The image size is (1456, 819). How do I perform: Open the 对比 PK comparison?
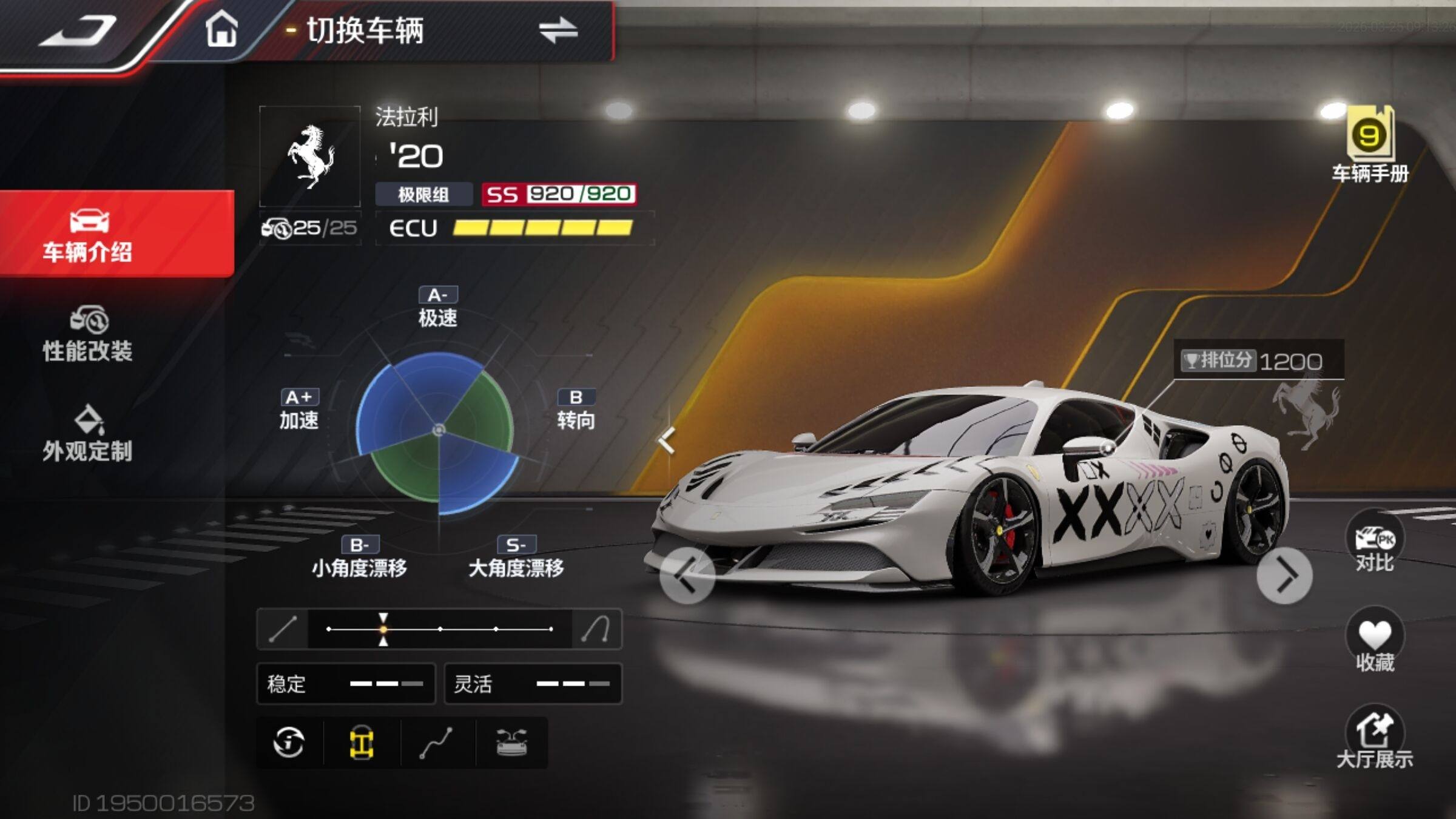(x=1374, y=544)
